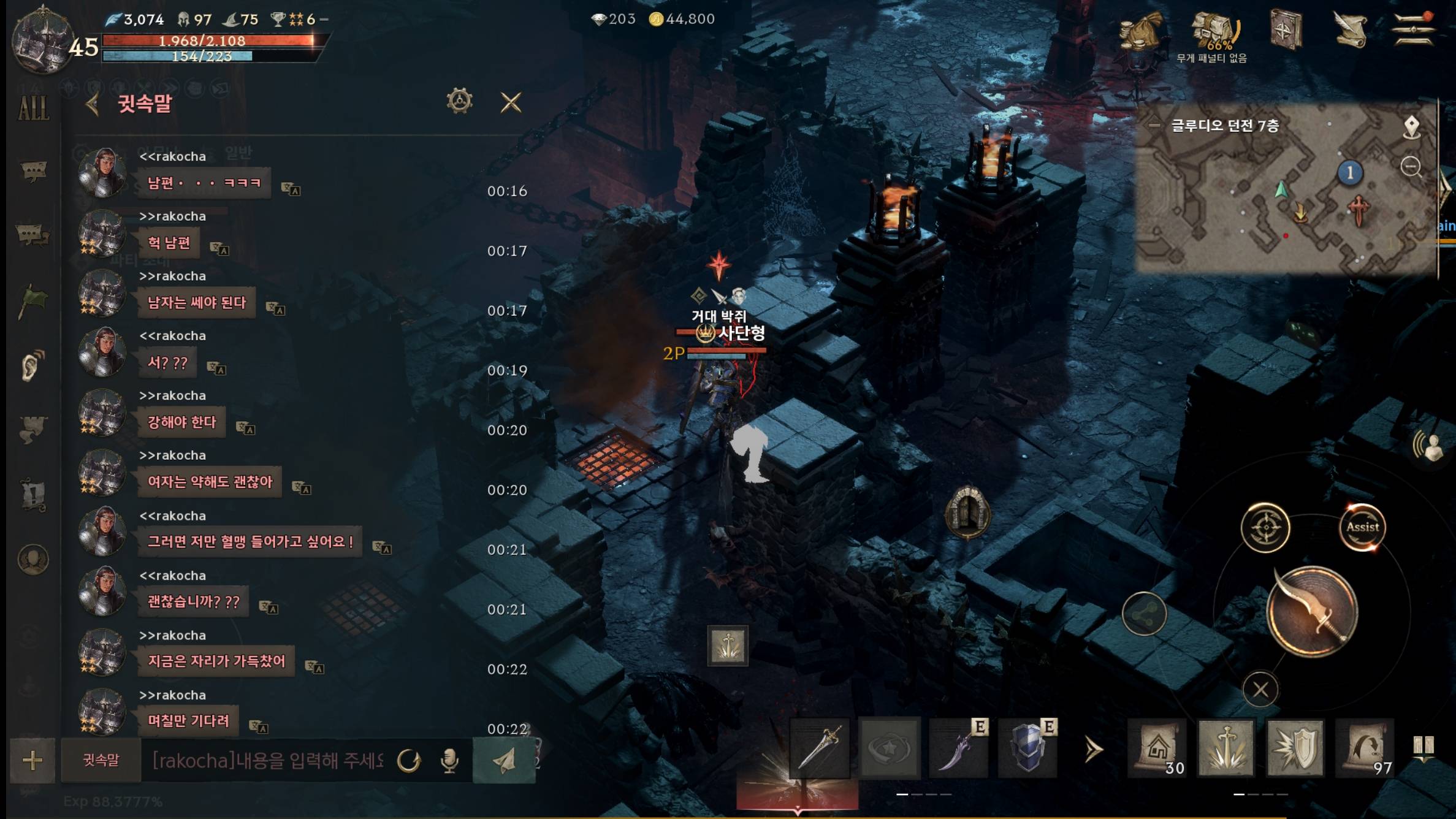This screenshot has width=1456, height=819.
Task: Close the whisper chat panel
Action: click(x=511, y=102)
